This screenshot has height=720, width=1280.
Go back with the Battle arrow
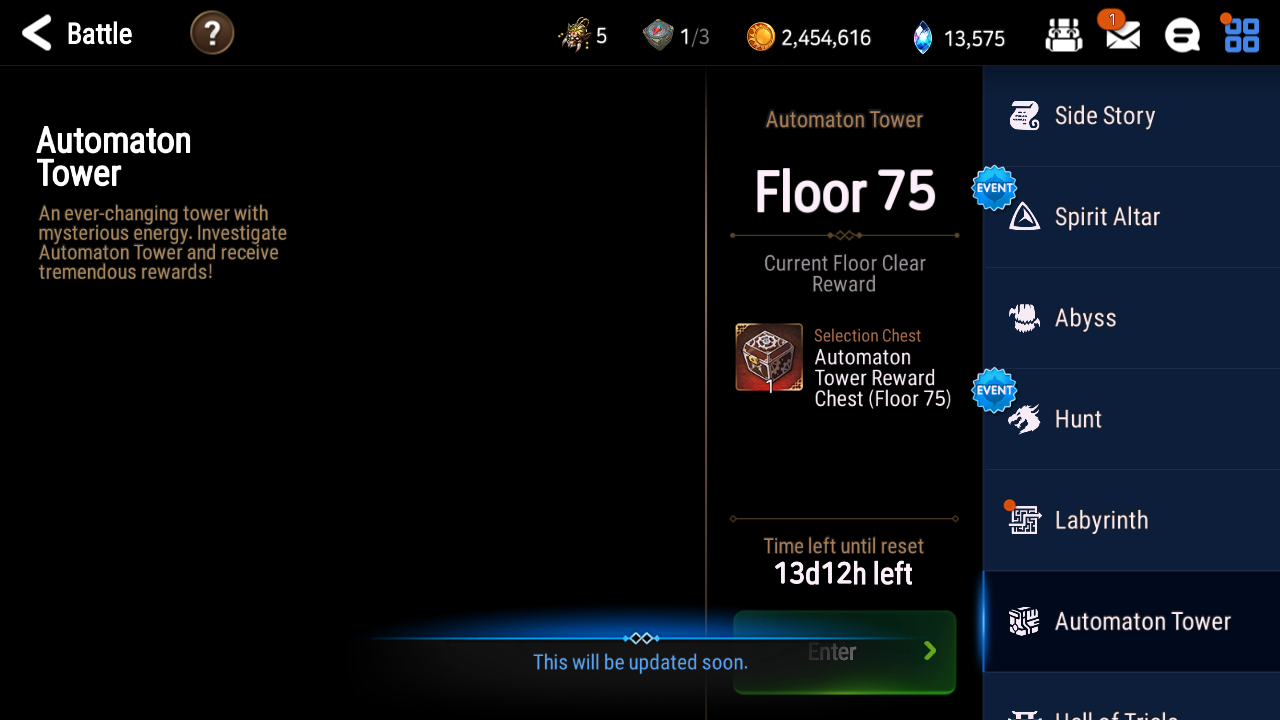point(36,32)
